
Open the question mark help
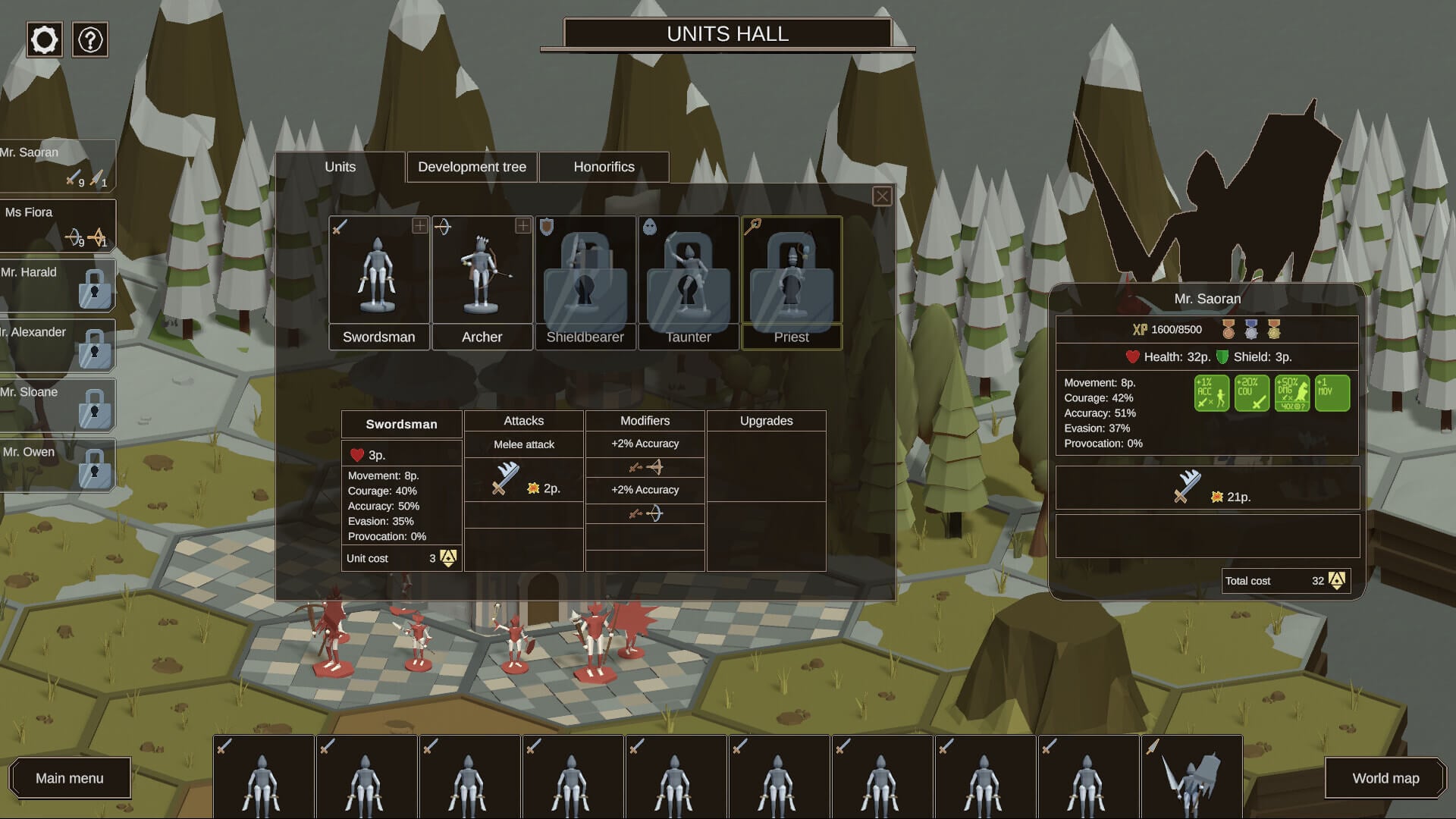pos(90,39)
